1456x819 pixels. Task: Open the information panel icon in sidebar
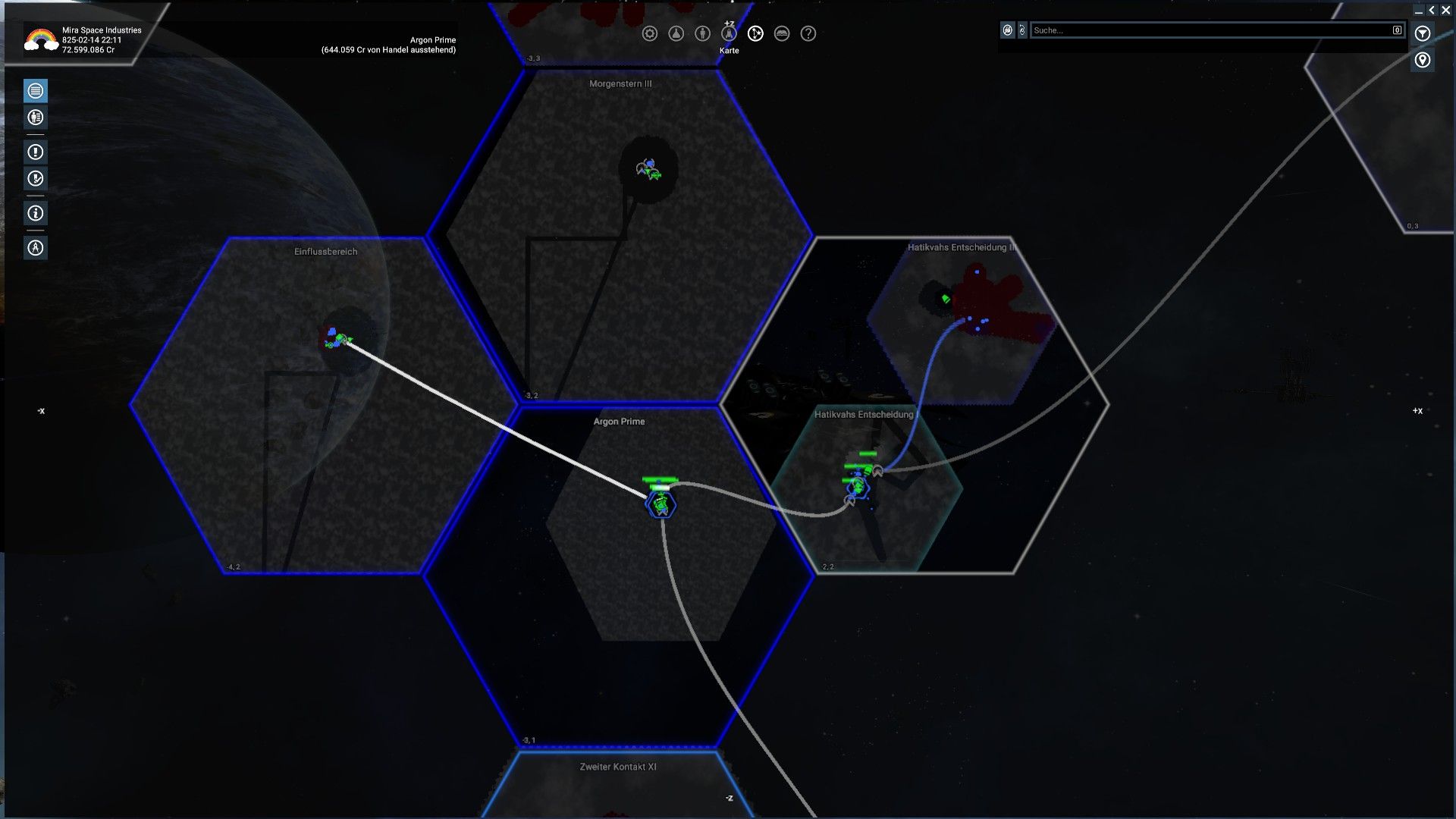[x=35, y=213]
